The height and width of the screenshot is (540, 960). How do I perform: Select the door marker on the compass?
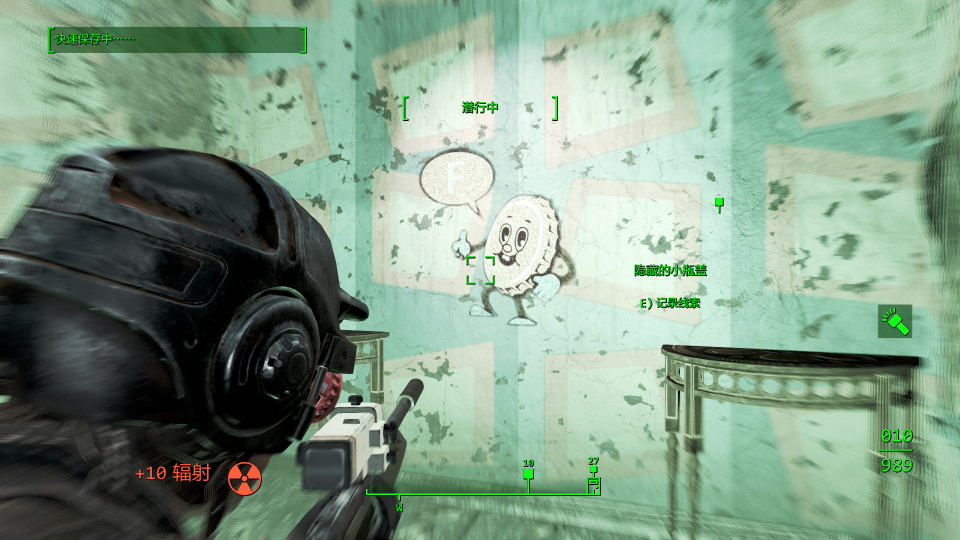(593, 485)
